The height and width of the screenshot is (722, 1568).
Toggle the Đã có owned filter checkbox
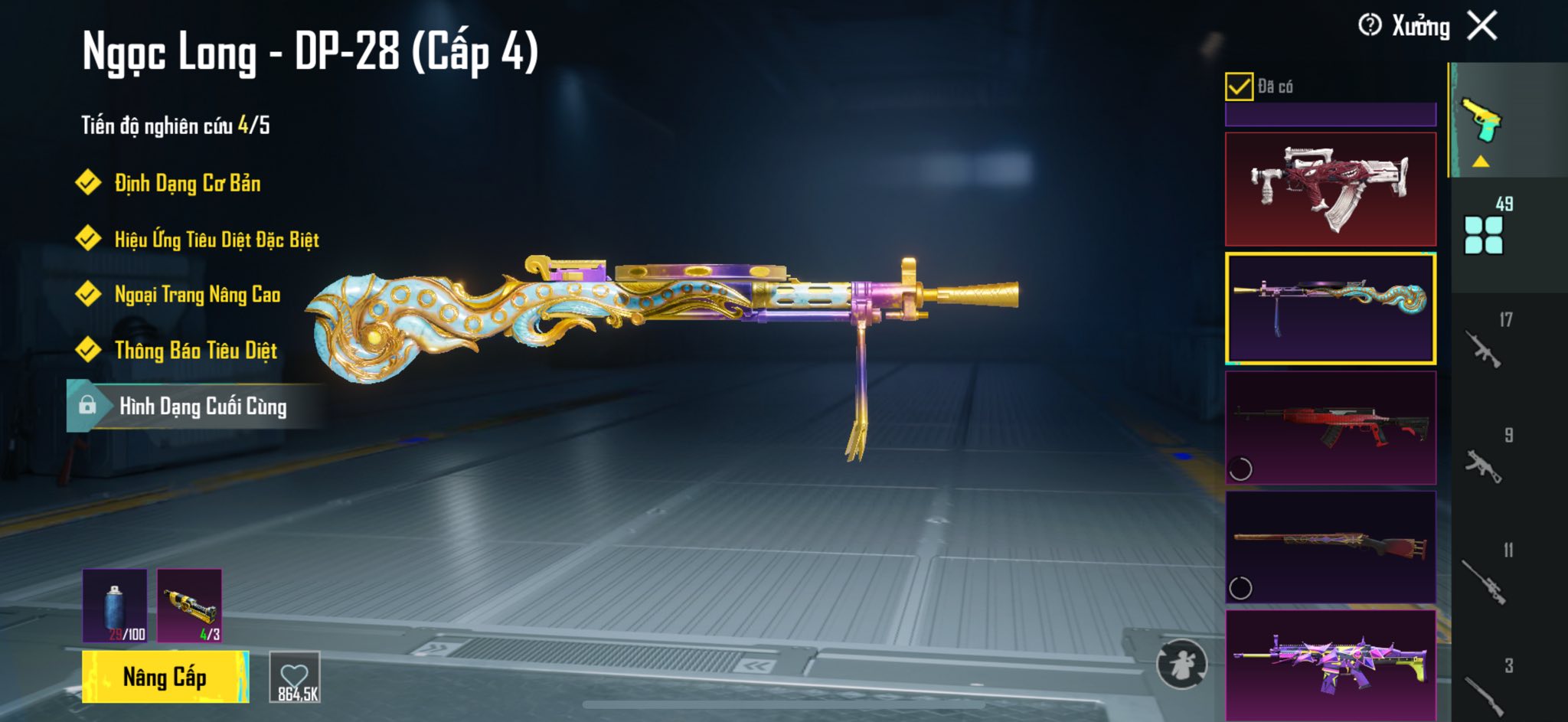[1239, 87]
